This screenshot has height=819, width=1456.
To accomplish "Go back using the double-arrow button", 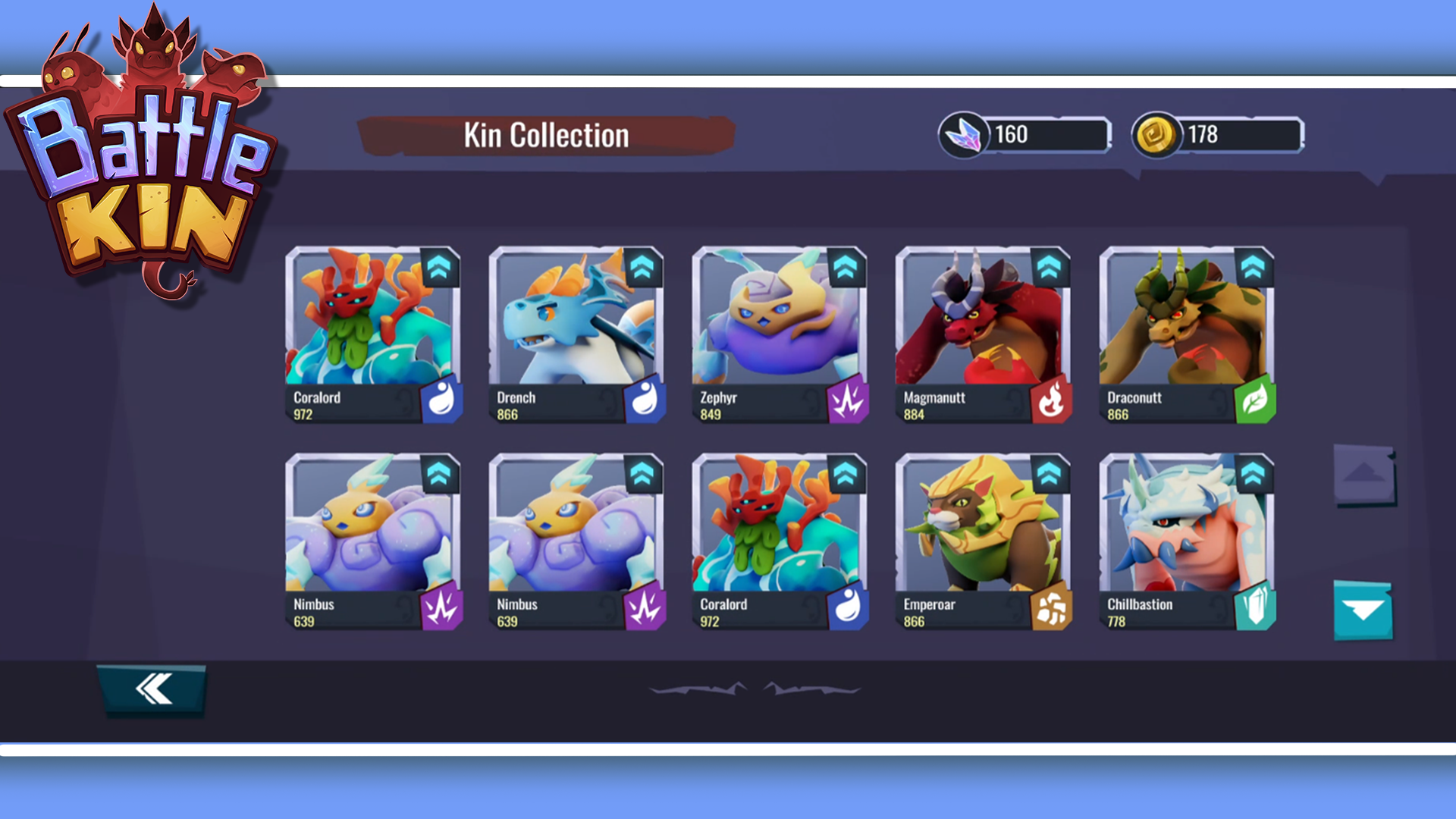I will (152, 689).
